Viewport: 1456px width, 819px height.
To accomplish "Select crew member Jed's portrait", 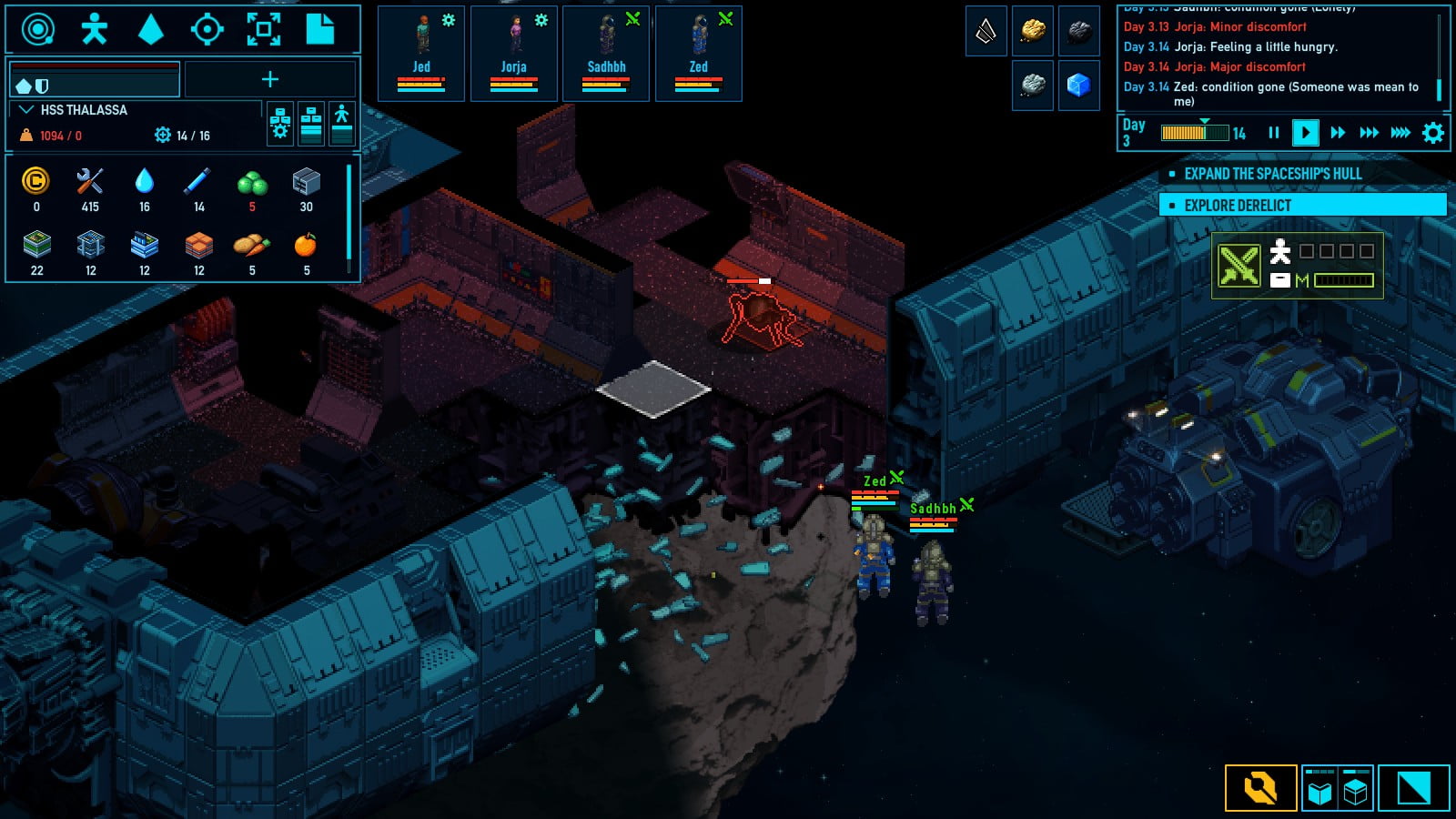I will click(420, 52).
